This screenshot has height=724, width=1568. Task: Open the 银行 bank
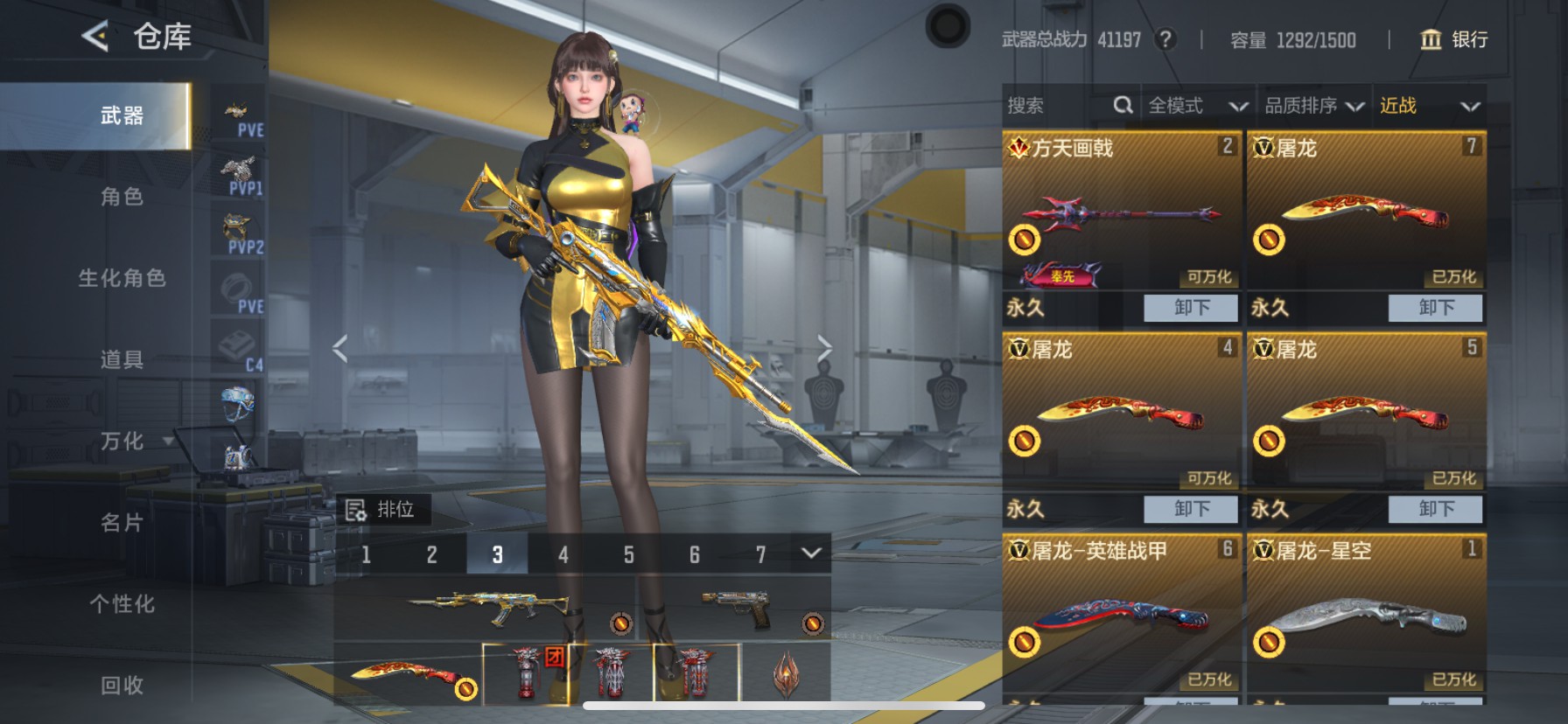[1453, 39]
